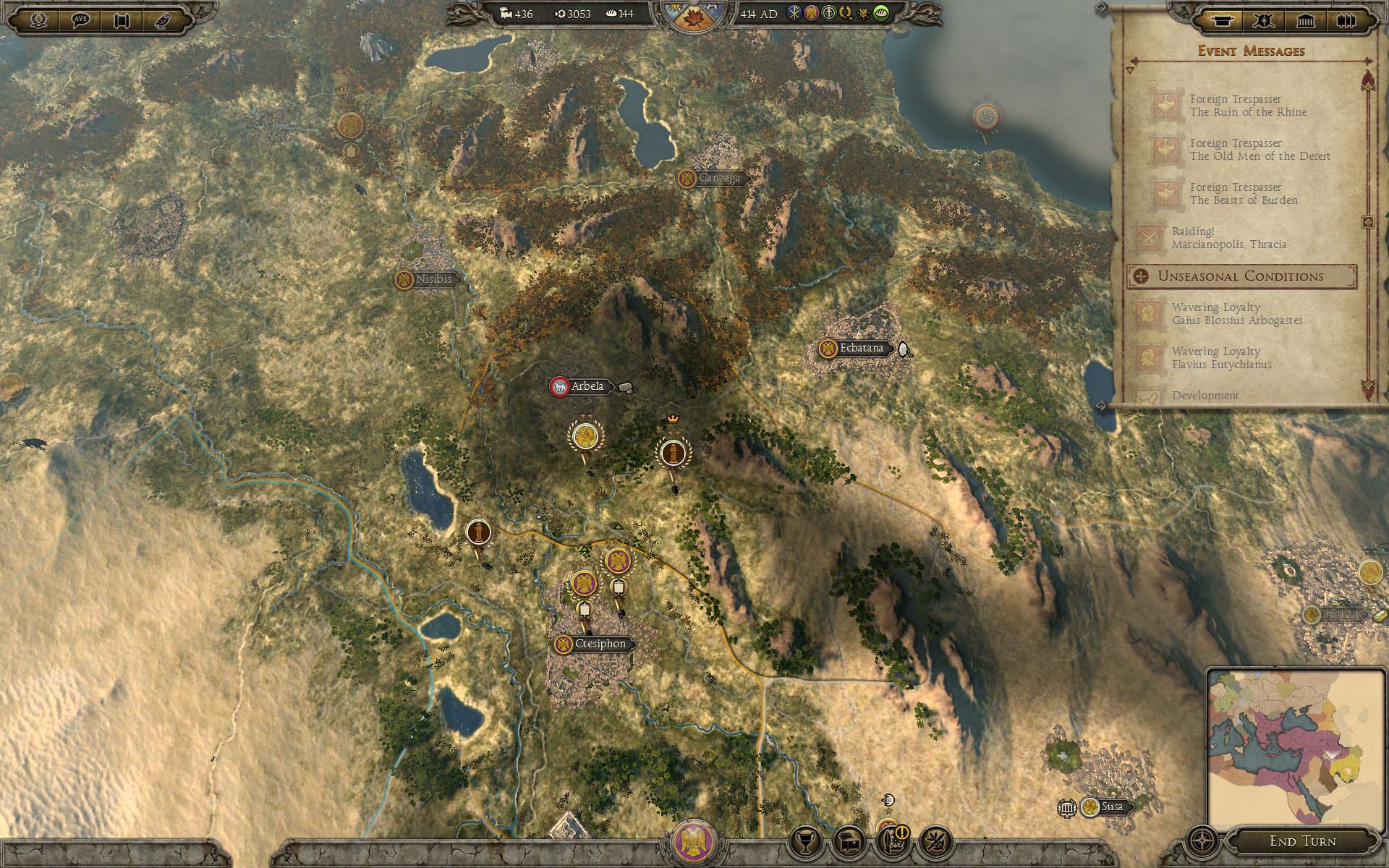1389x868 pixels.
Task: Open the Raiding Marcianopolis, Thracia message
Action: 1228,238
